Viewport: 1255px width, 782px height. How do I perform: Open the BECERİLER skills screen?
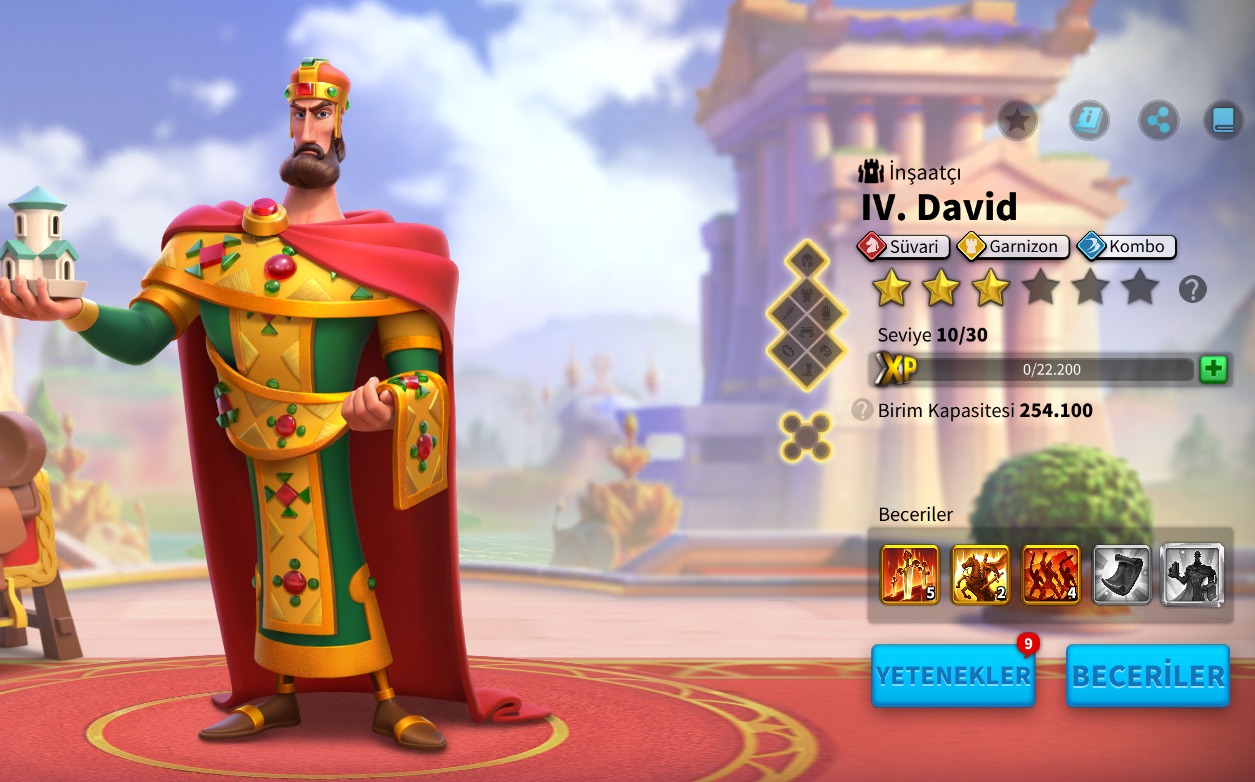[x=1148, y=675]
